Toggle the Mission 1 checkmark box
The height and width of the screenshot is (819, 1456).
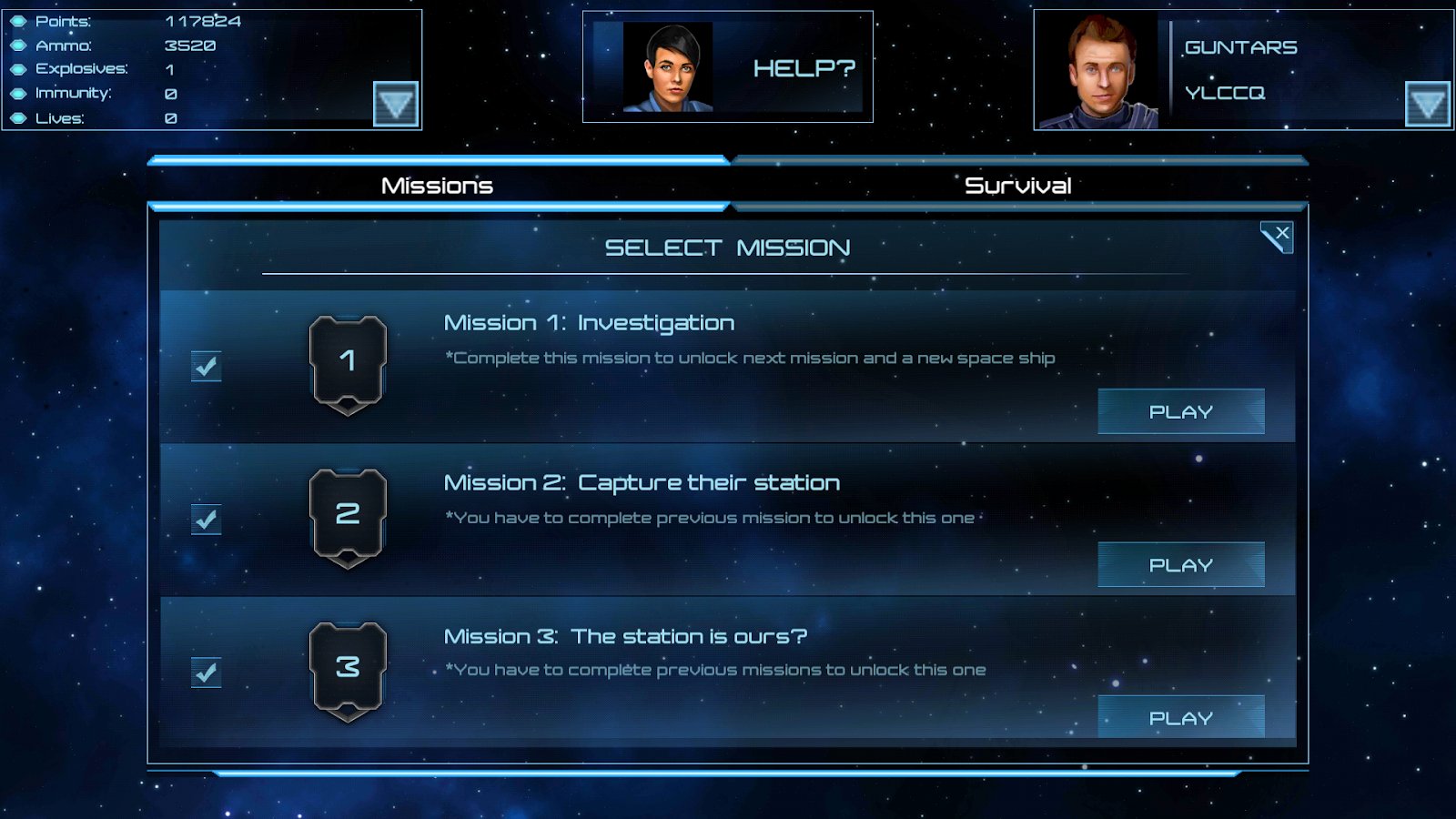point(207,367)
